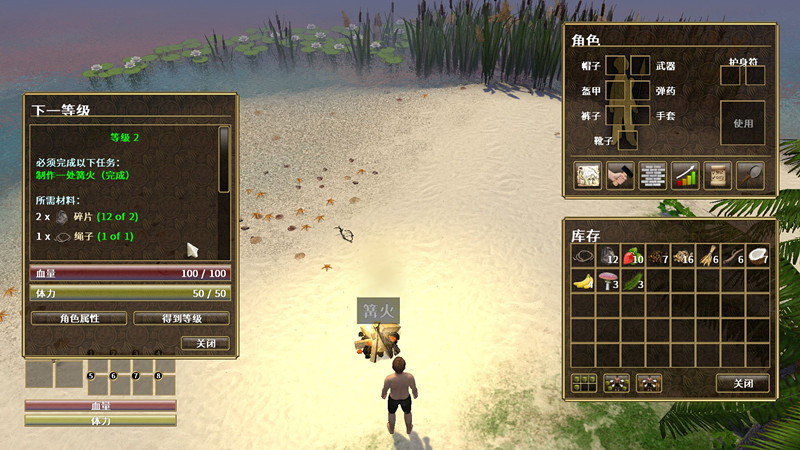The height and width of the screenshot is (450, 800).
Task: Select the green cucumber inventory slot
Action: pos(633,281)
